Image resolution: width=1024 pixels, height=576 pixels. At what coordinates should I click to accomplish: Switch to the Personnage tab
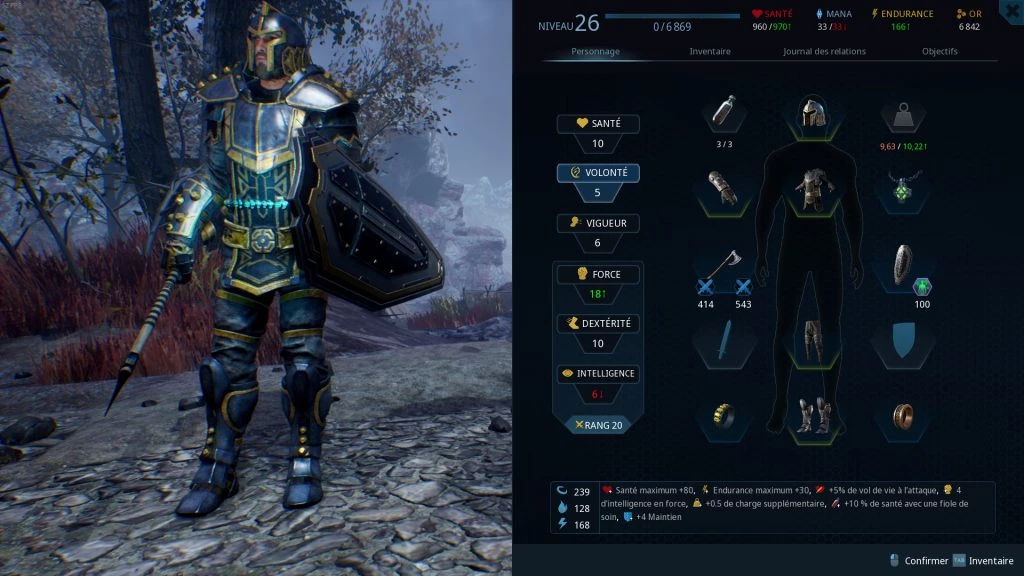[x=595, y=51]
